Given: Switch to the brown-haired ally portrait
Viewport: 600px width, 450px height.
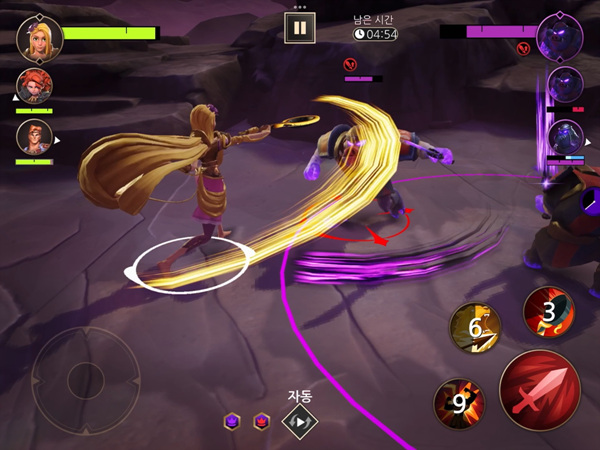Looking at the screenshot, I should pyautogui.click(x=35, y=138).
